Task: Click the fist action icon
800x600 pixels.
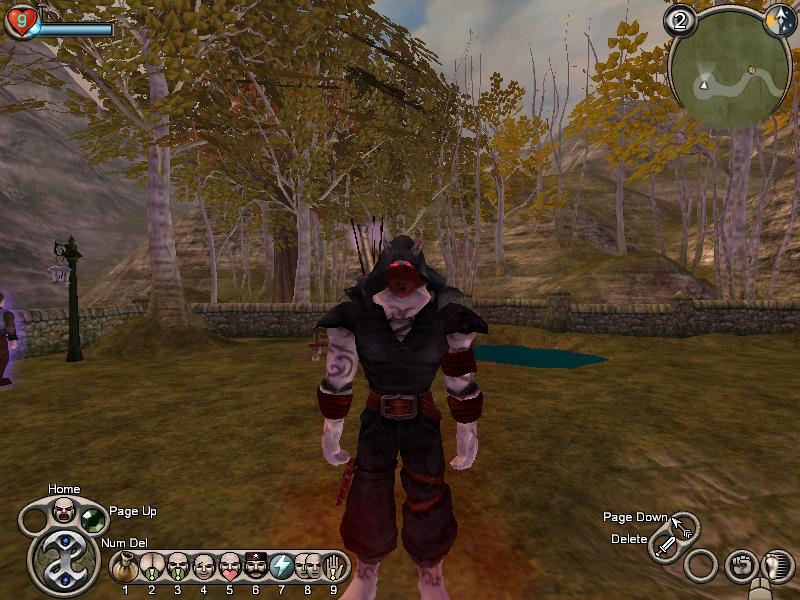Action: 741,565
